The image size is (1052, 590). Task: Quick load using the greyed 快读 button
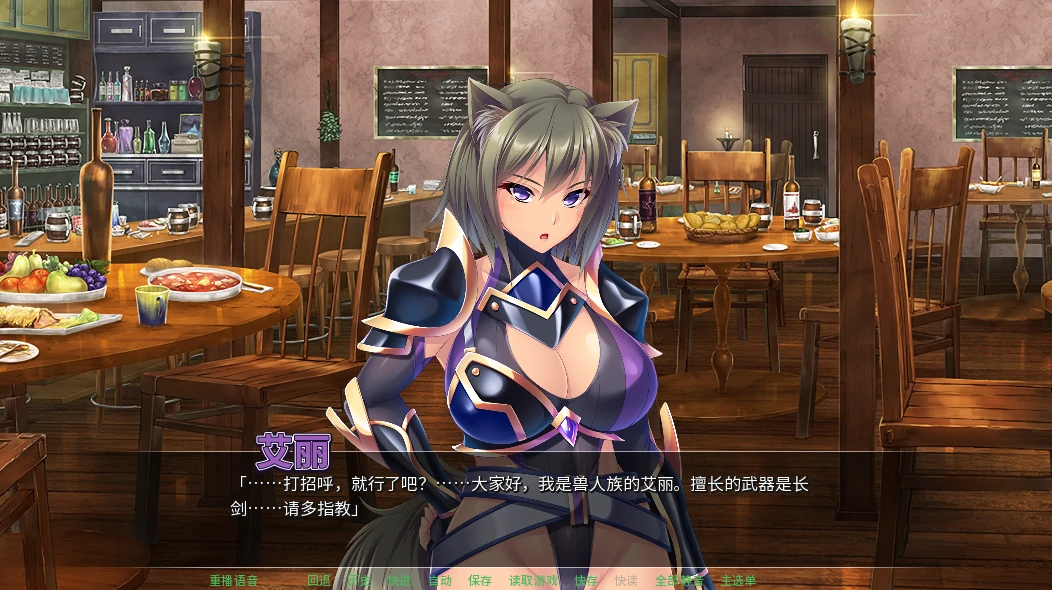point(626,580)
